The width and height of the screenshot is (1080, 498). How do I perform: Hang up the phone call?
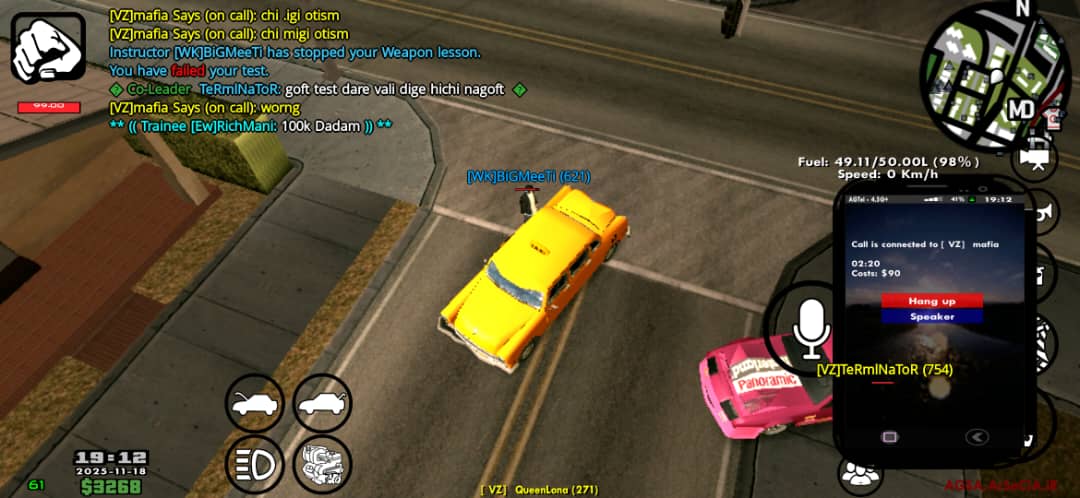pyautogui.click(x=931, y=301)
